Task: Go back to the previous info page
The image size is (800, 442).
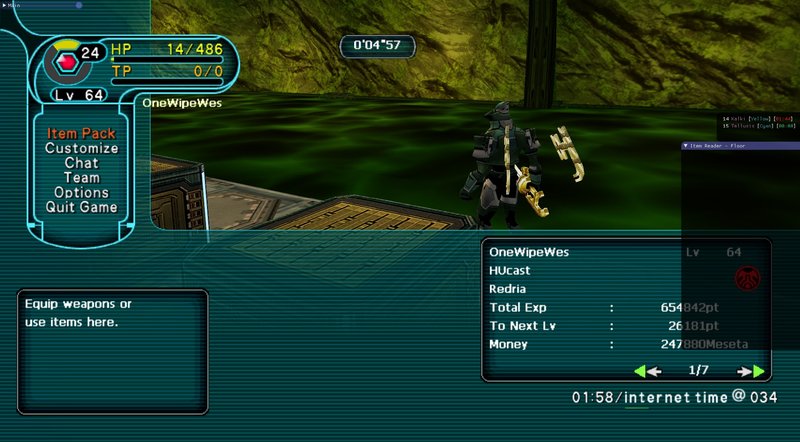Action: [647, 371]
